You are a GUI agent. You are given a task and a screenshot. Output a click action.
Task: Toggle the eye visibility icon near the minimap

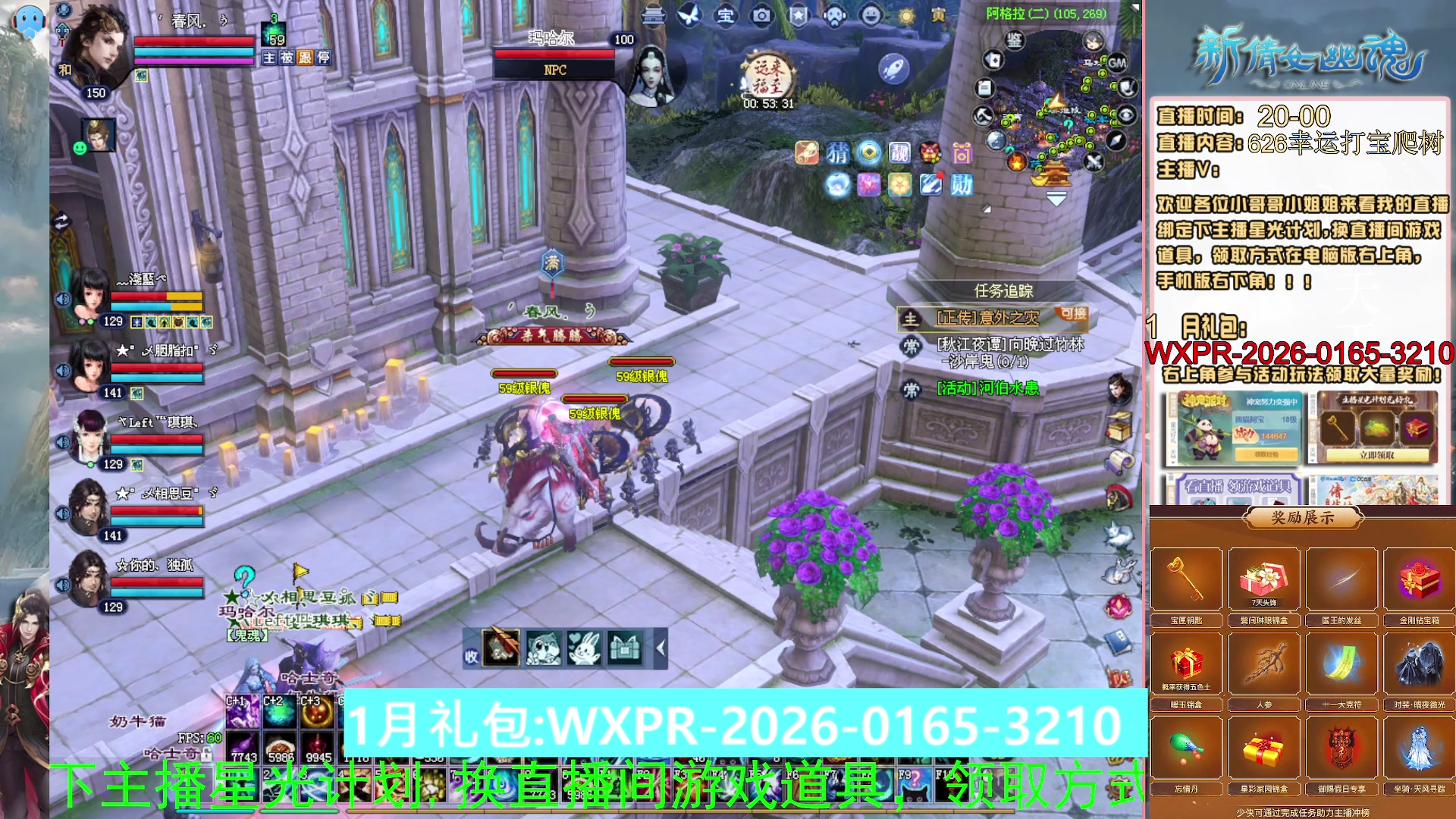pos(1127,115)
